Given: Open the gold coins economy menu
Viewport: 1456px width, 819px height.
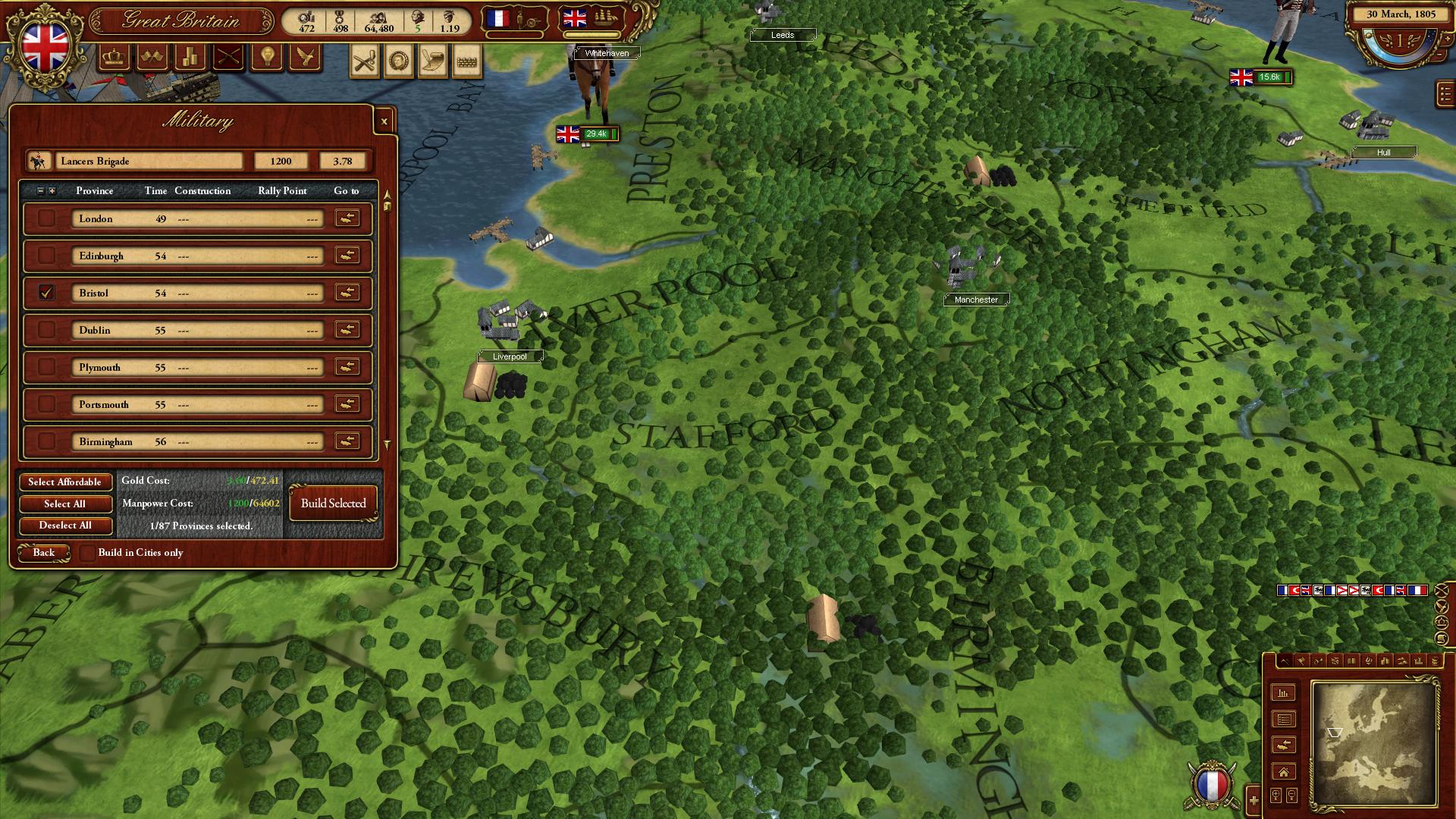Looking at the screenshot, I should 190,57.
